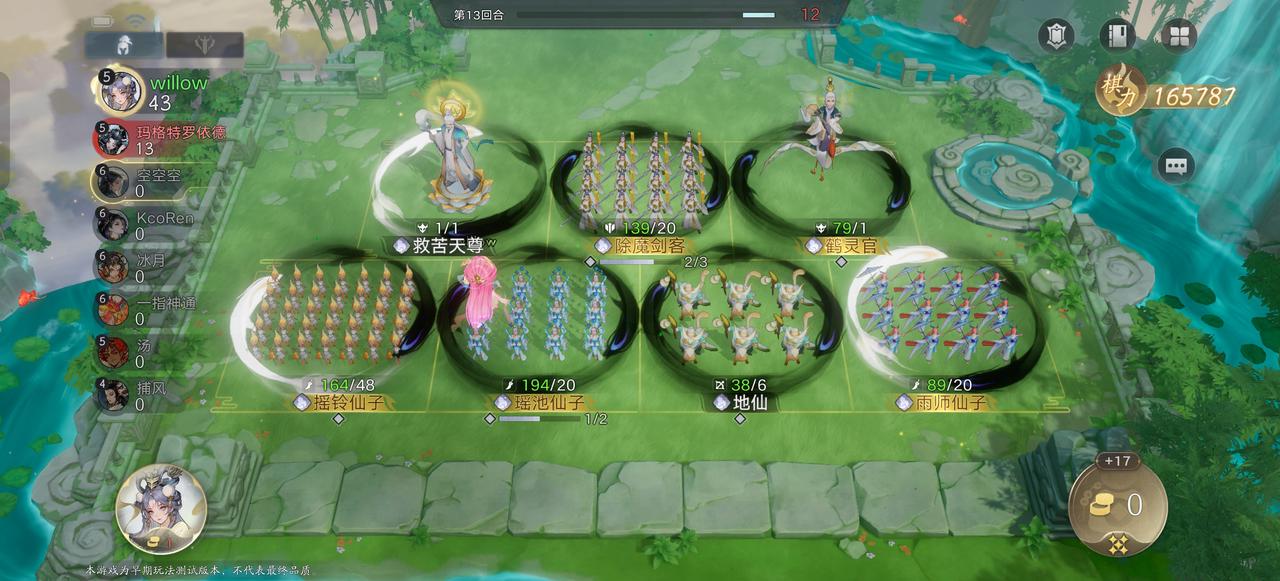Open the chat bubble button
Image resolution: width=1280 pixels, height=581 pixels.
1175,166
